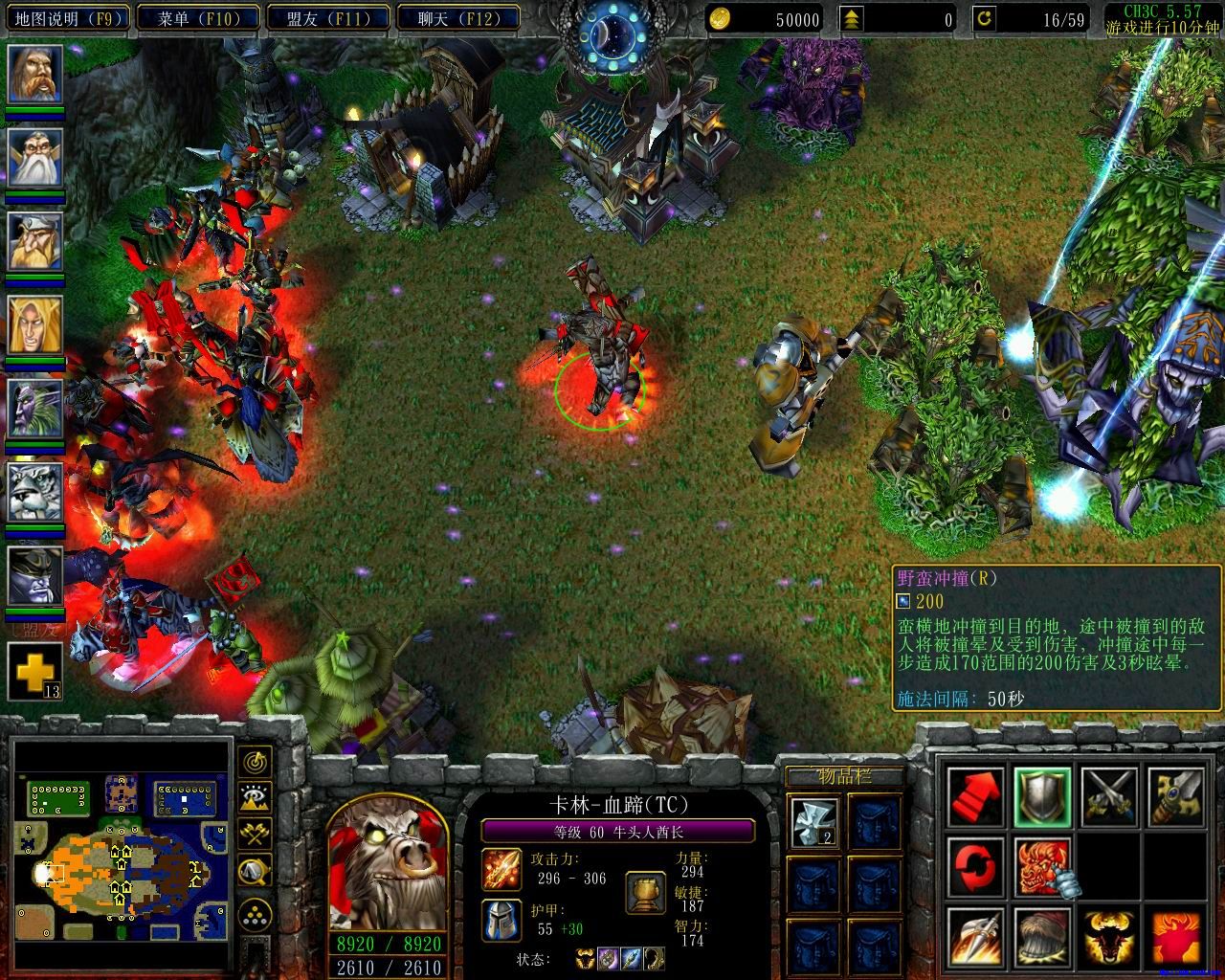Spend hero skill points with yellow plus icon
This screenshot has width=1225, height=980.
coord(35,670)
